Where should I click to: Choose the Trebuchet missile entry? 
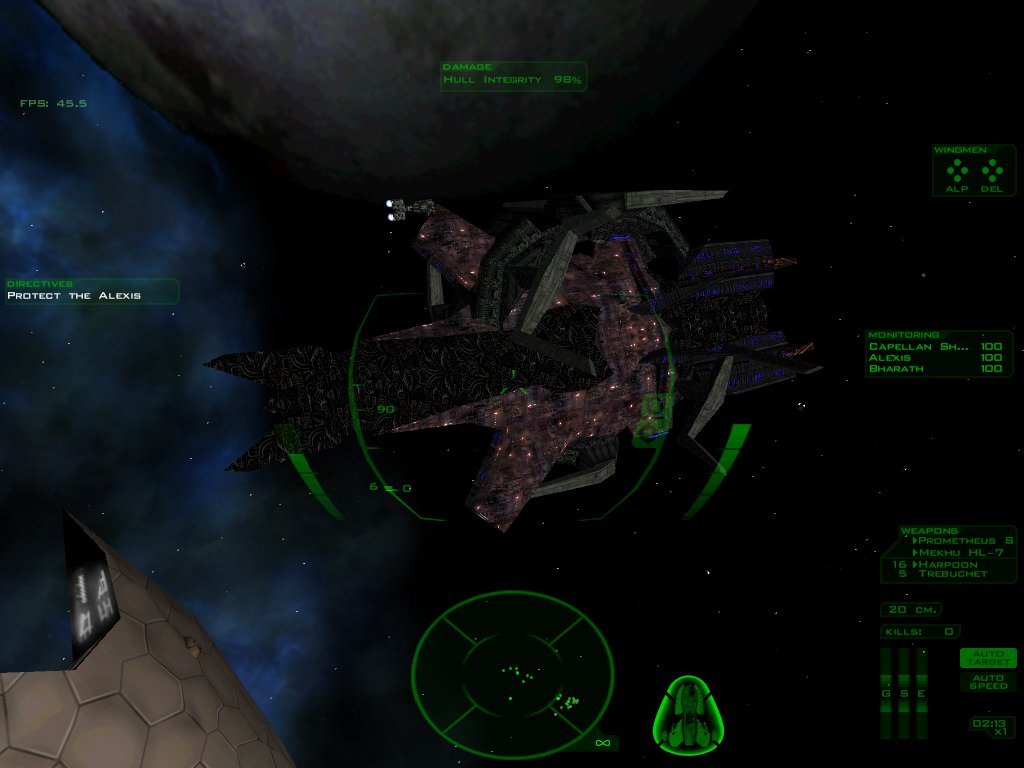point(952,574)
